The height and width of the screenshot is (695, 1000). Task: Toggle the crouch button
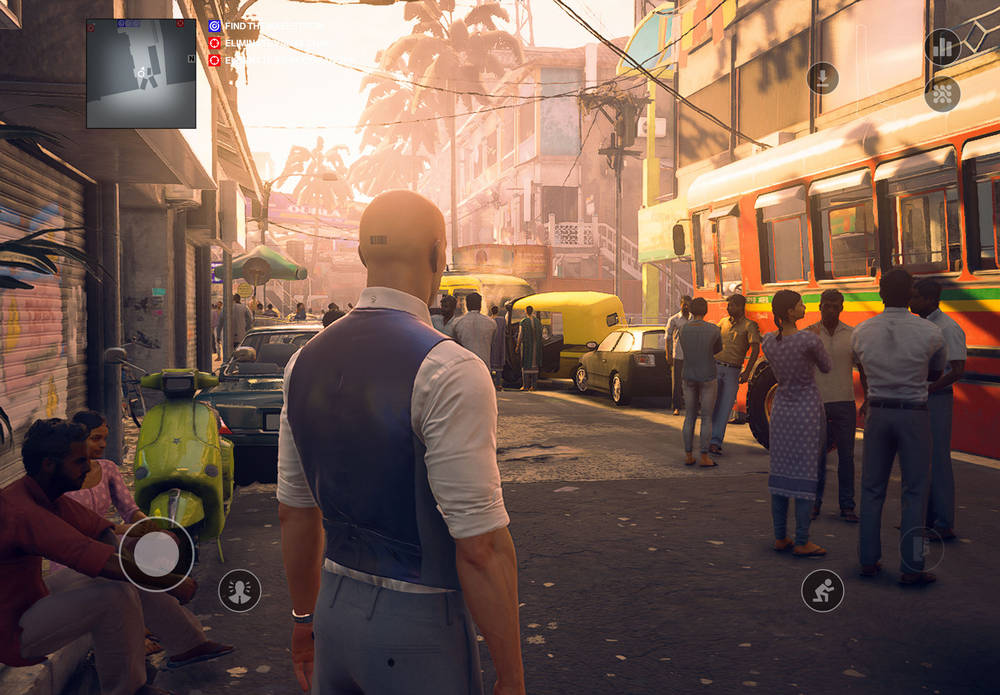(x=822, y=590)
